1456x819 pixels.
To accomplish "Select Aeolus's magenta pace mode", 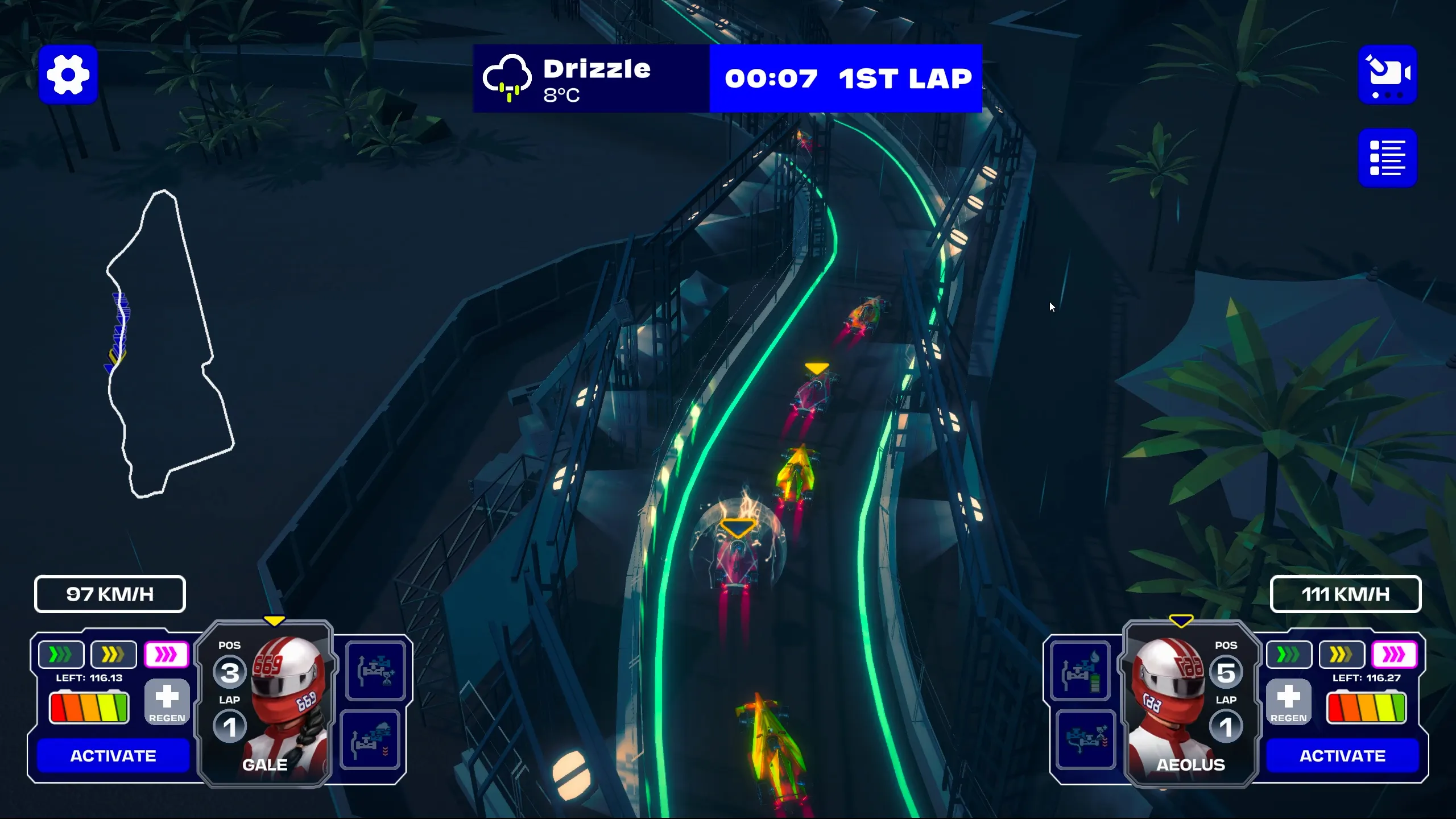I will [x=1394, y=655].
